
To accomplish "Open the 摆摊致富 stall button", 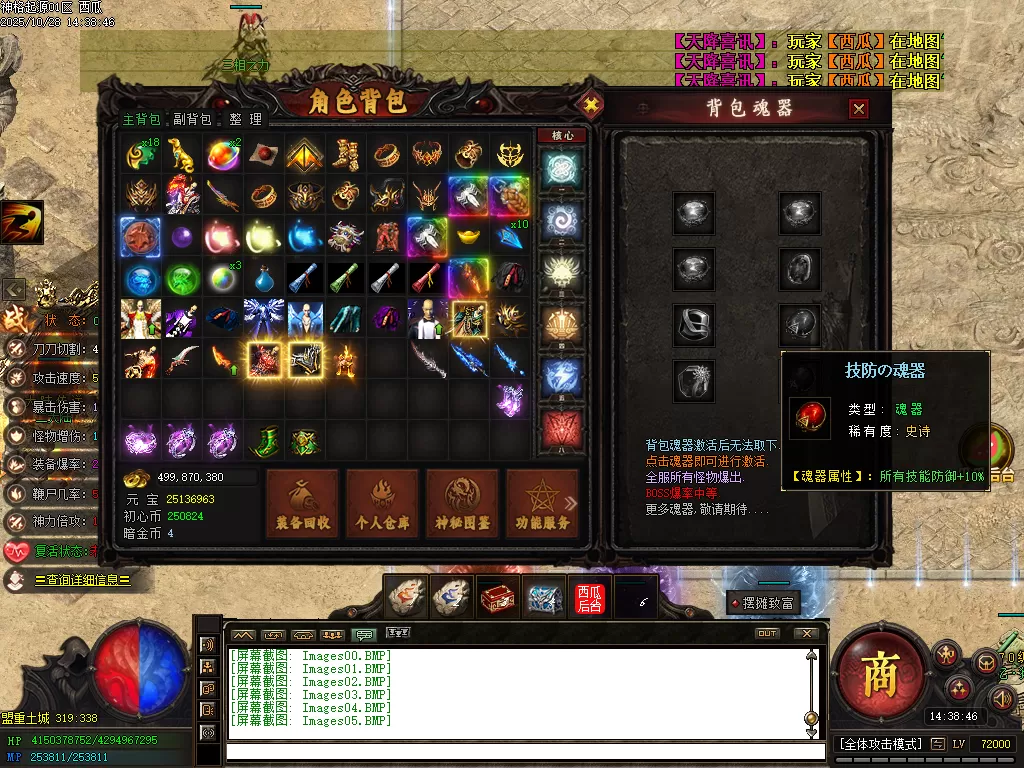I will pos(763,603).
